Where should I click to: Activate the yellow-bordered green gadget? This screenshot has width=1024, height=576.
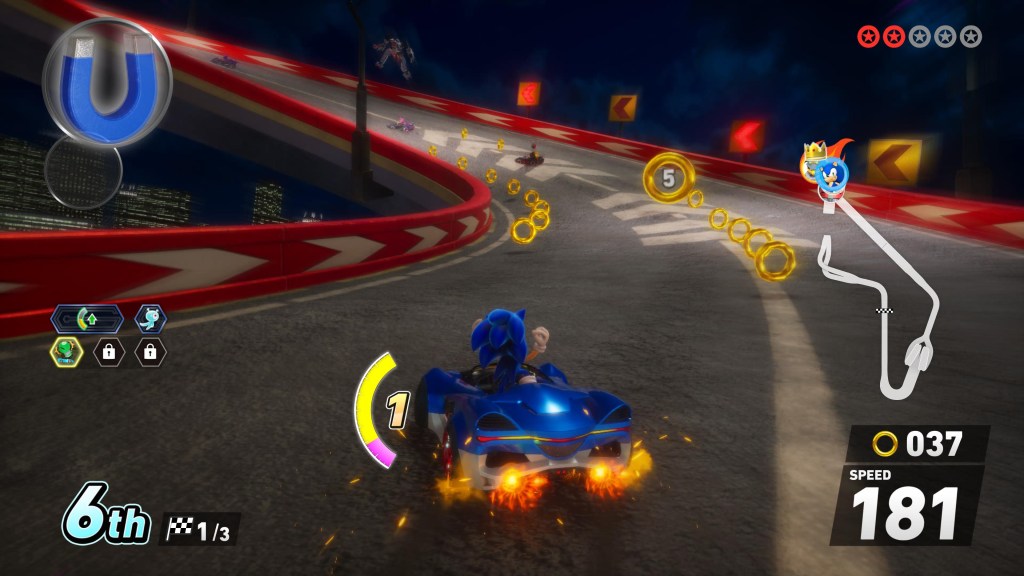click(x=66, y=351)
